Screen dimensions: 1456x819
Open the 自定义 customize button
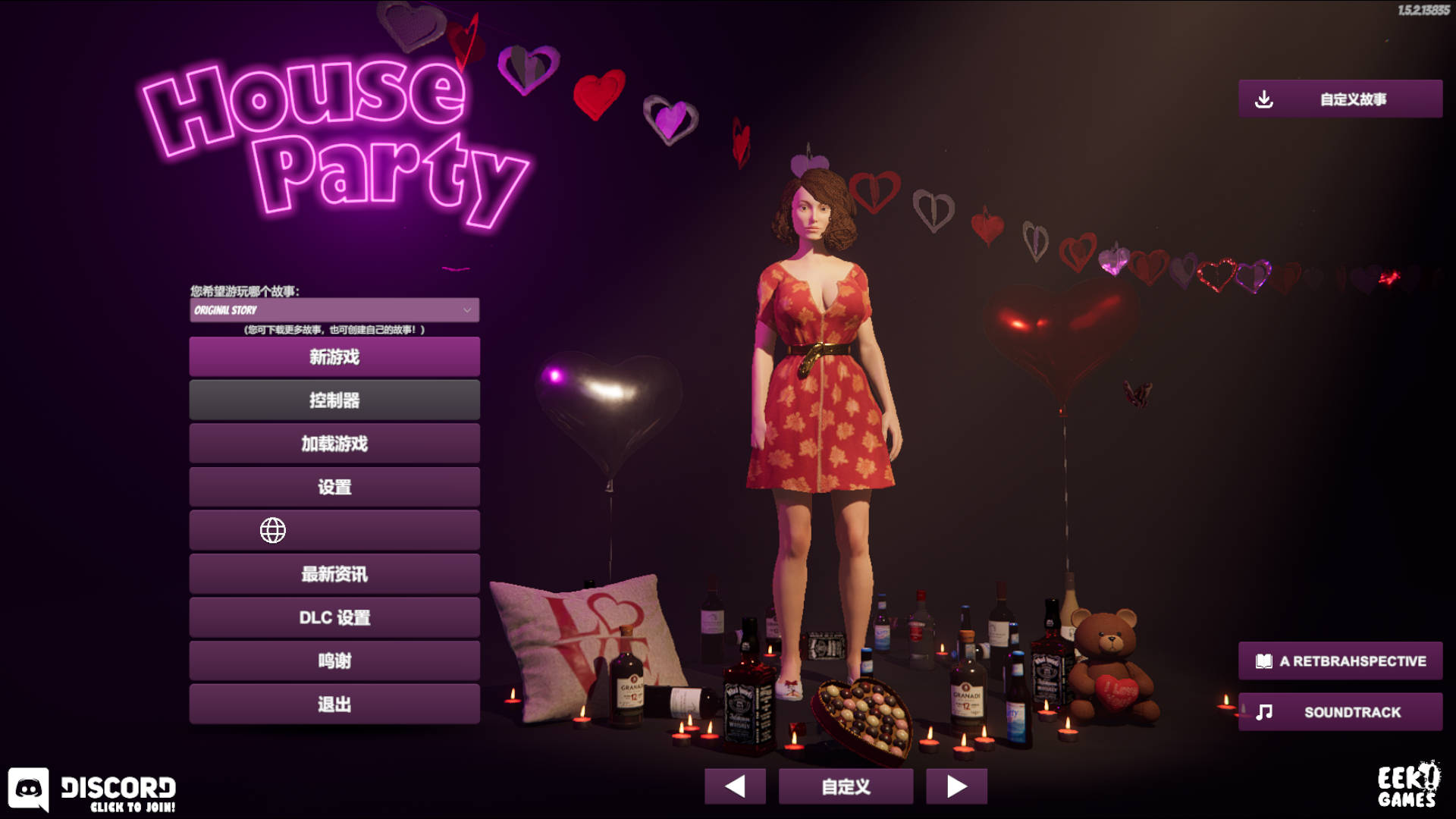tap(846, 786)
